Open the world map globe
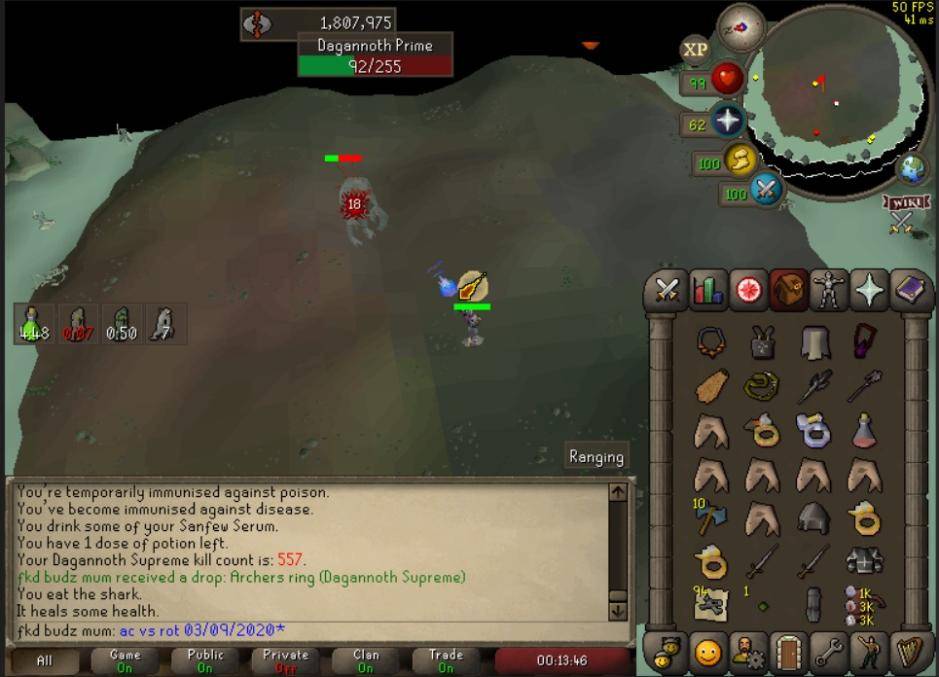This screenshot has width=939, height=677. coord(912,167)
